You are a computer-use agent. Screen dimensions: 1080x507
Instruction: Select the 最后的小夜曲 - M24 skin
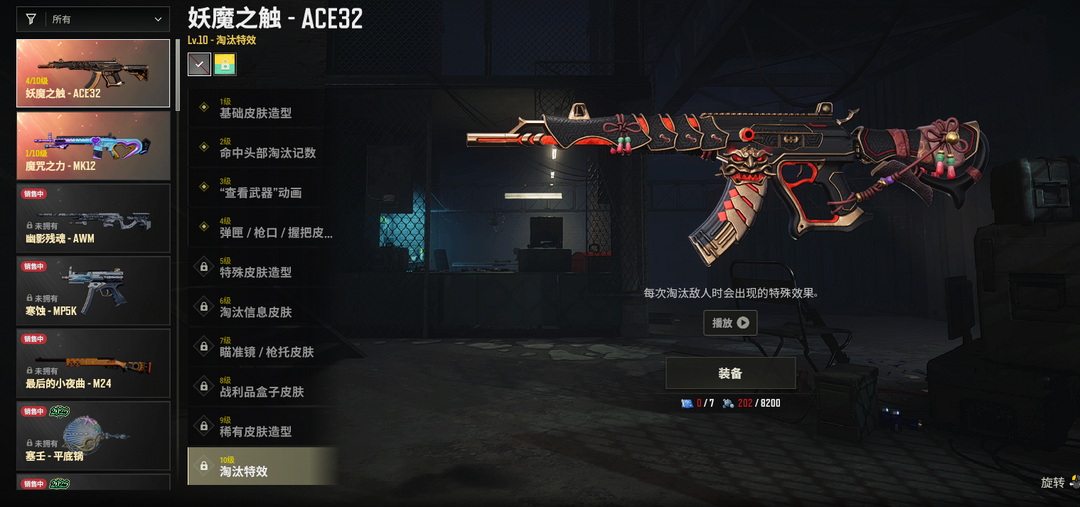pyautogui.click(x=93, y=363)
